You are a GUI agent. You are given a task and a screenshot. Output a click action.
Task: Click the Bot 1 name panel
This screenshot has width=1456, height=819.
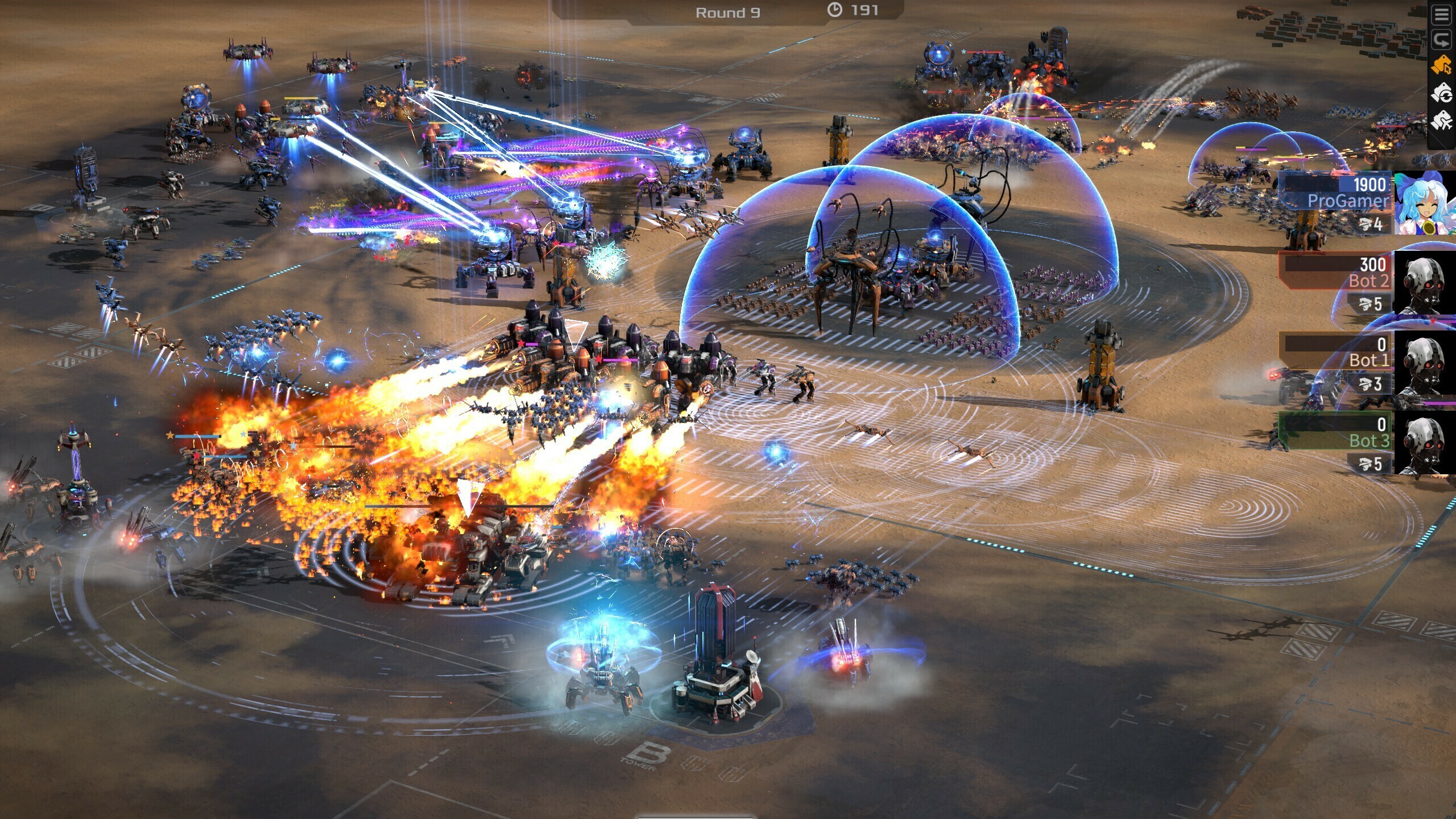tap(1337, 352)
